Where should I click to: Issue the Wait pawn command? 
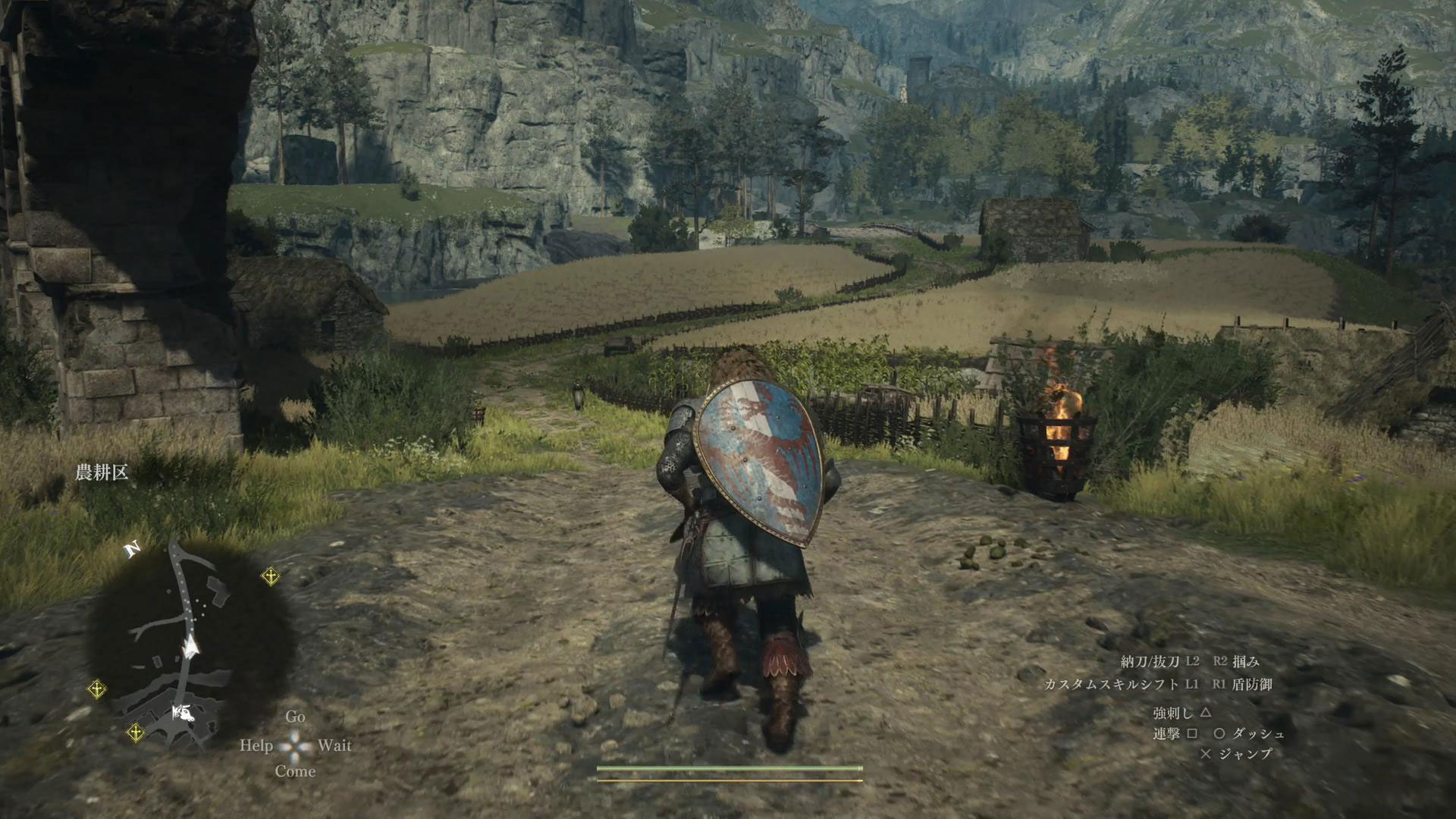pyautogui.click(x=334, y=745)
